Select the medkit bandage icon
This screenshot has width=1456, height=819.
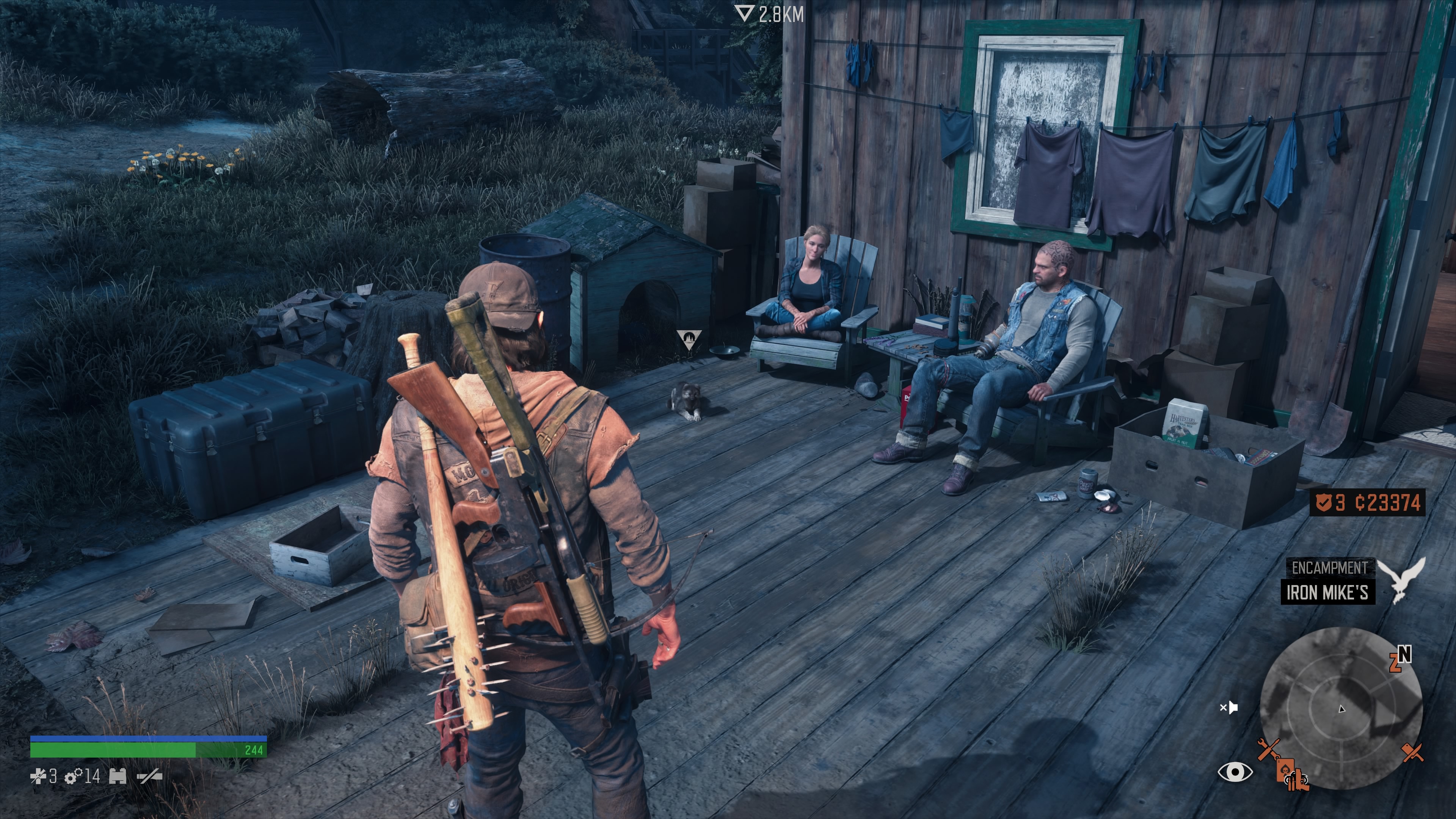click(38, 777)
